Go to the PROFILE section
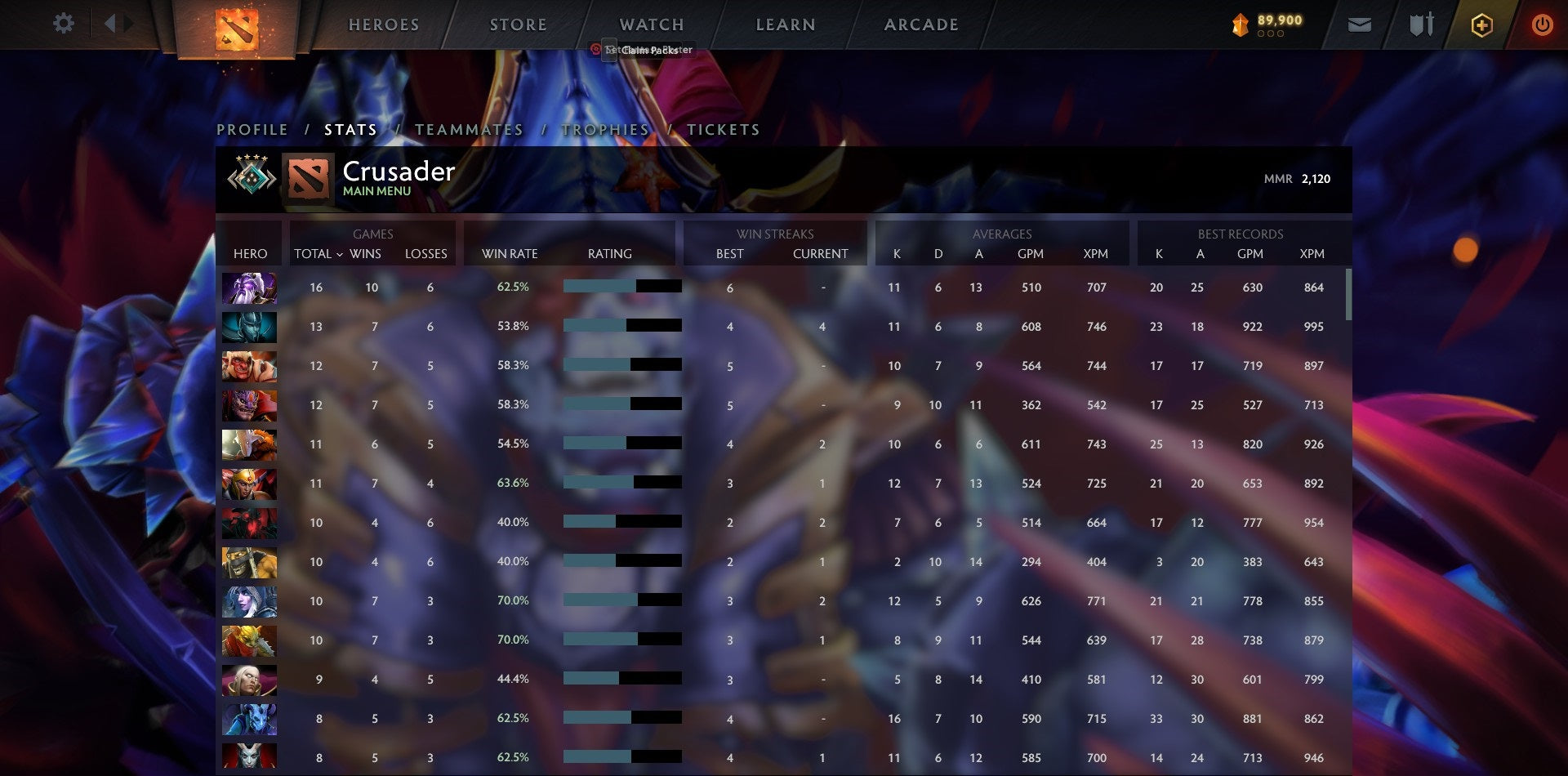This screenshot has height=776, width=1568. click(252, 129)
